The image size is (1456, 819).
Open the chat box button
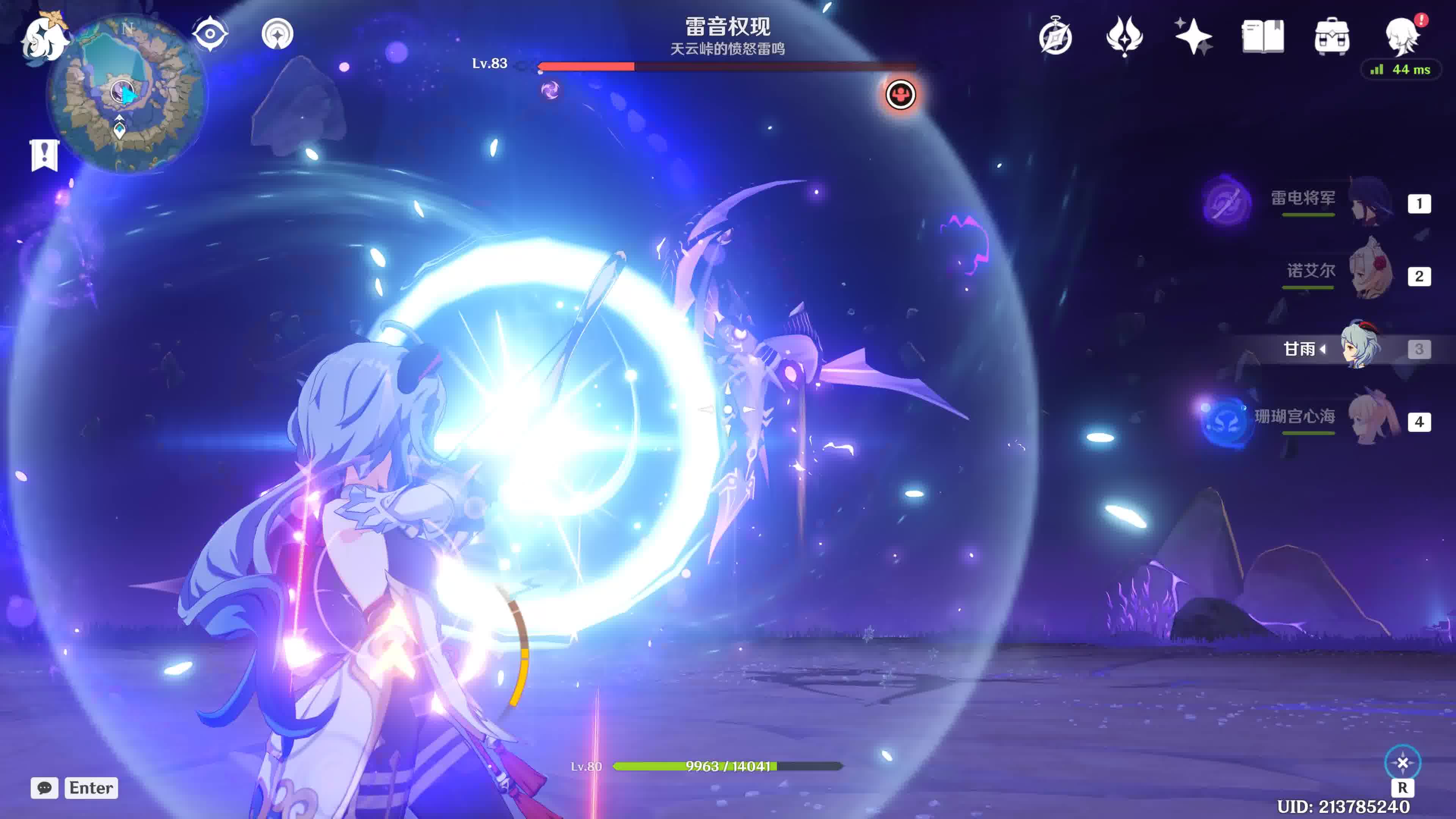44,788
